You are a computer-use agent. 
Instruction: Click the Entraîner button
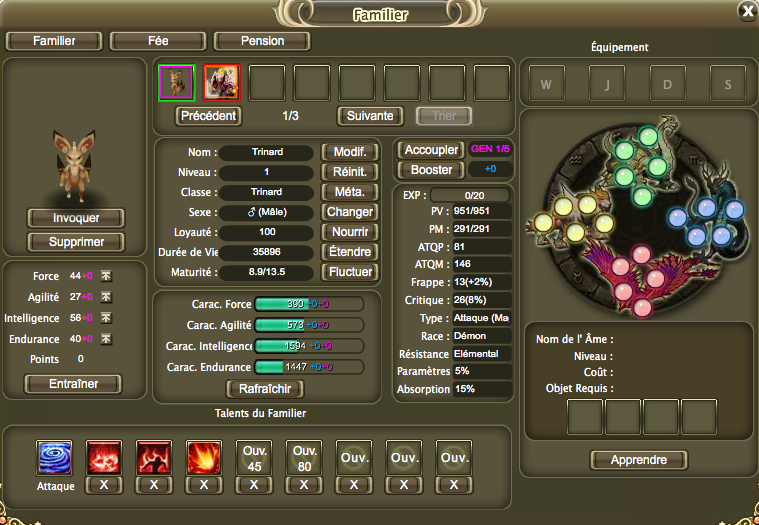[71, 384]
